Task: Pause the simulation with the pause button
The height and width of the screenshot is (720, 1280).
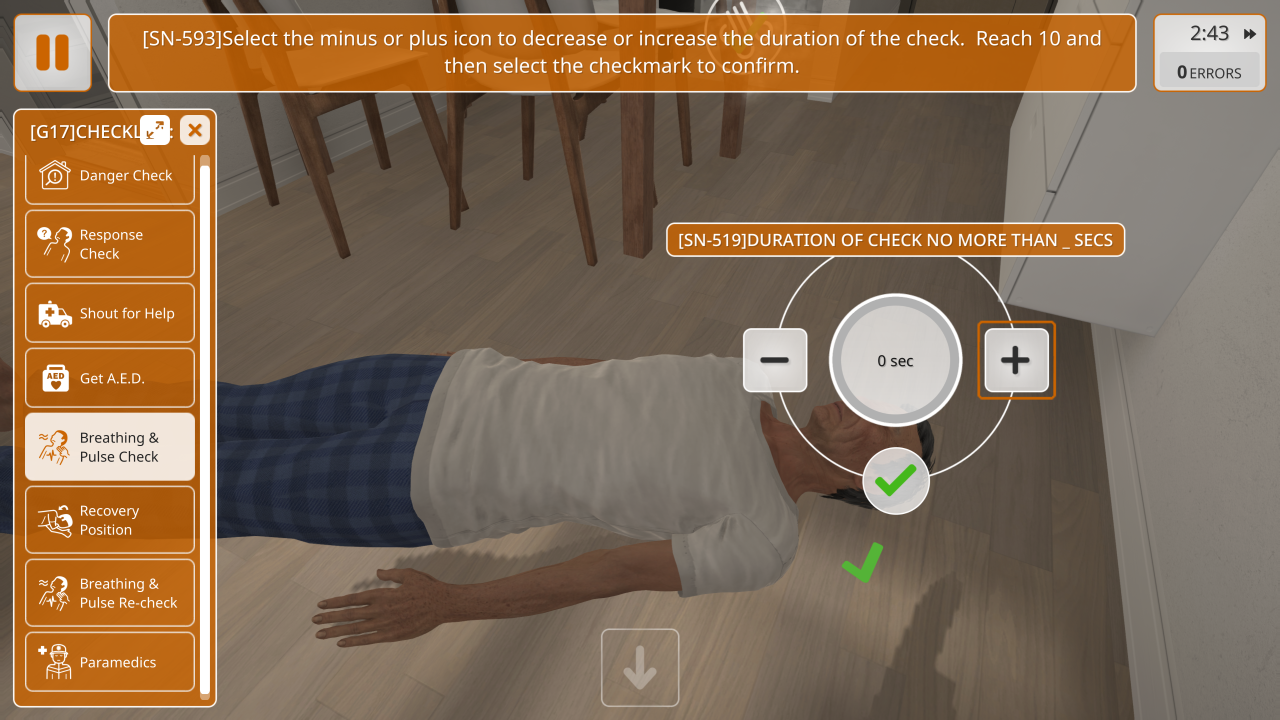Action: point(52,52)
